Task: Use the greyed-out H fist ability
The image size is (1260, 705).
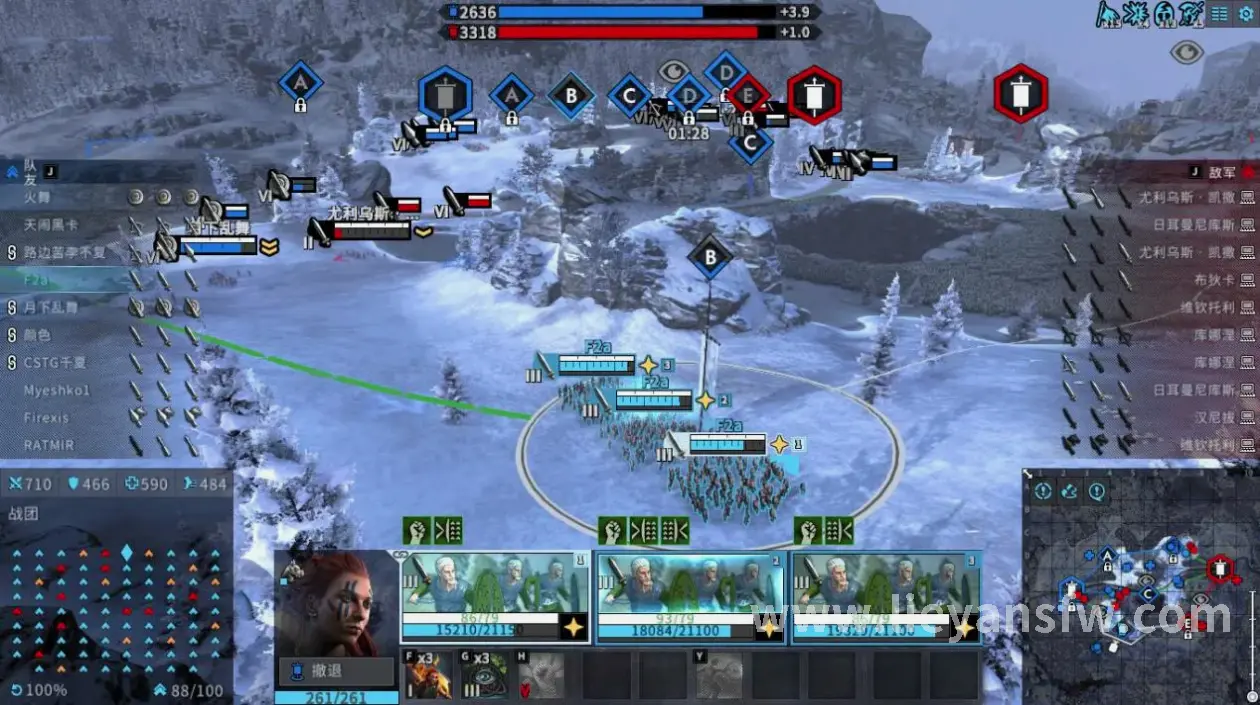Action: click(x=541, y=677)
